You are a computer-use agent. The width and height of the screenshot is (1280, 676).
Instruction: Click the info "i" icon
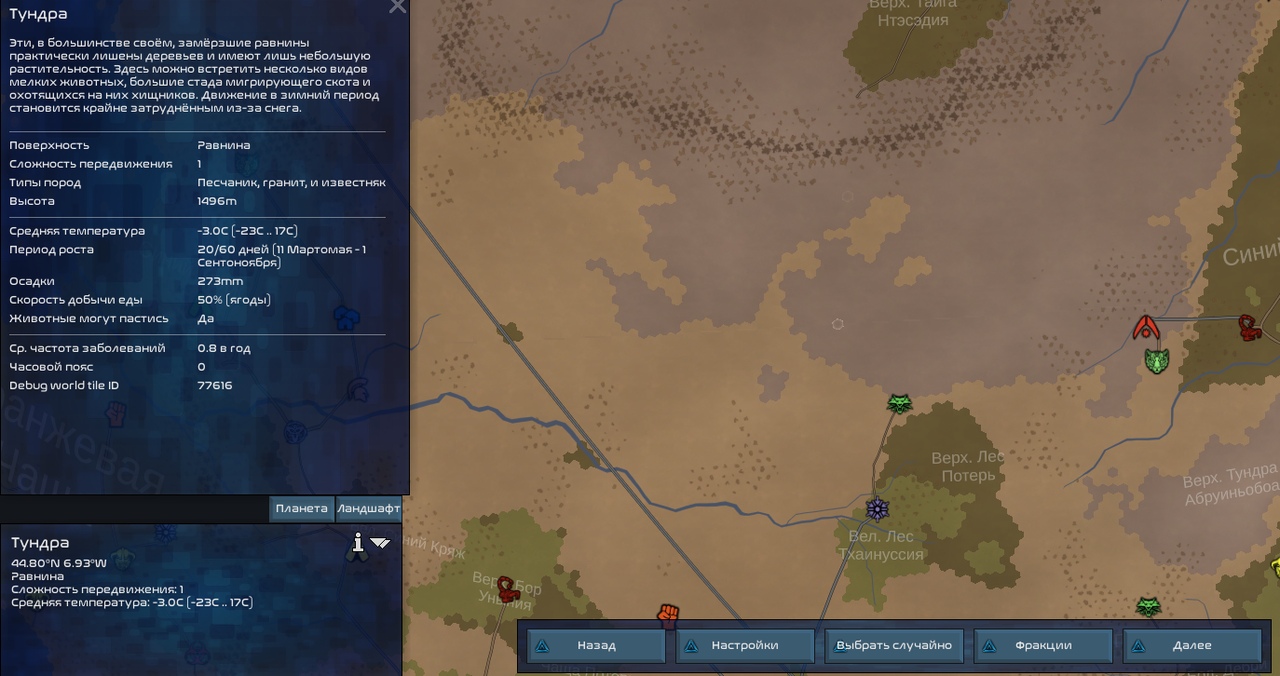tap(357, 543)
